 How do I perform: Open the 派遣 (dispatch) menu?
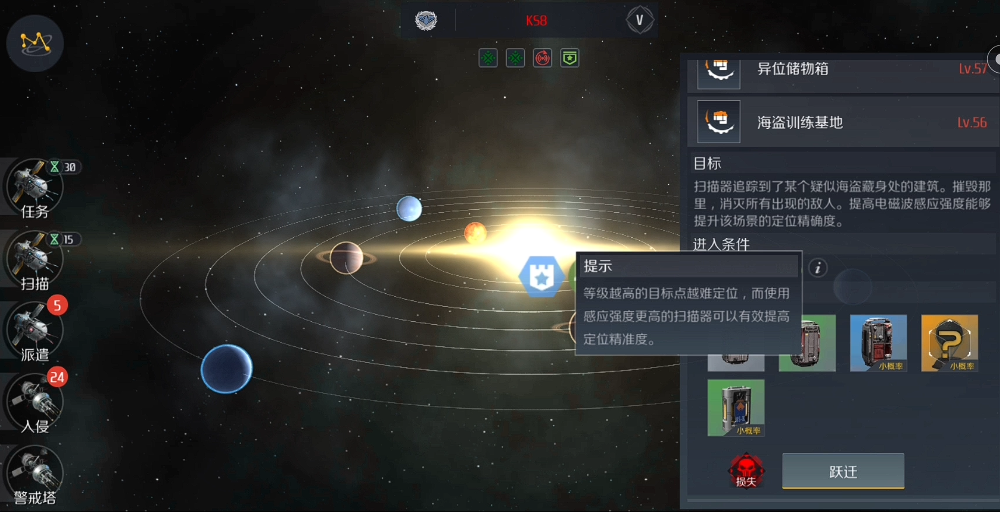(34, 329)
